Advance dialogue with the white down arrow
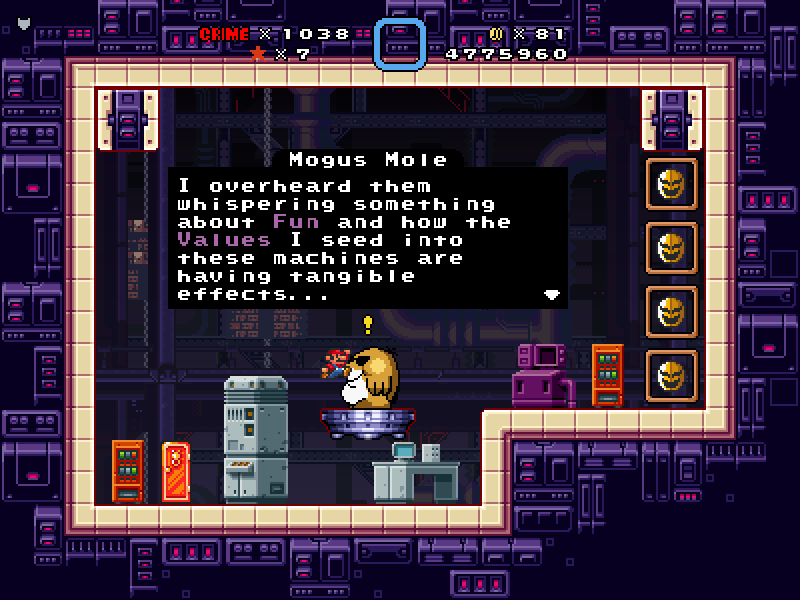Screen dimensions: 800x600 [x=551, y=295]
